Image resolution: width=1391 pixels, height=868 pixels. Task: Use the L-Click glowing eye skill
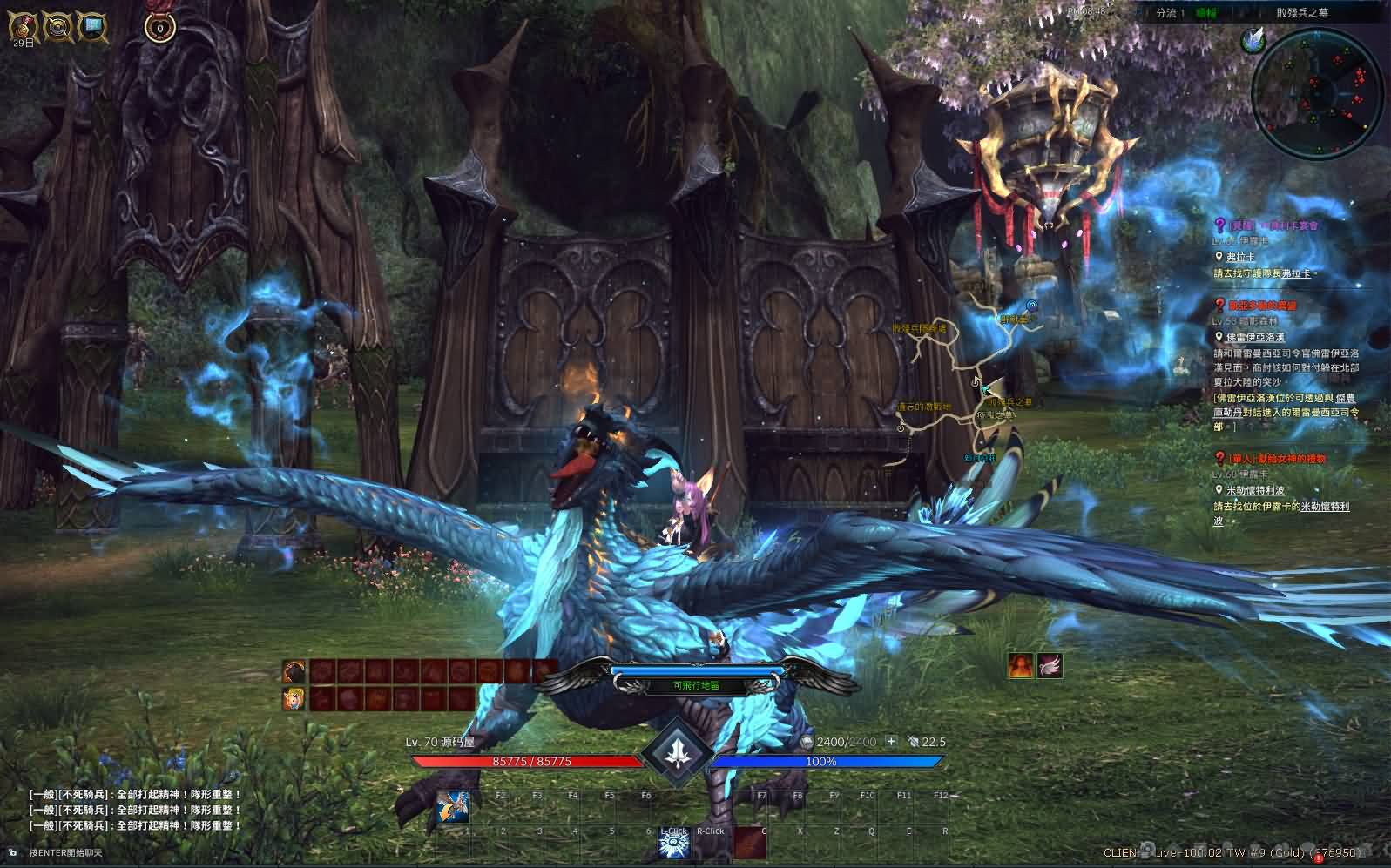pyautogui.click(x=673, y=844)
